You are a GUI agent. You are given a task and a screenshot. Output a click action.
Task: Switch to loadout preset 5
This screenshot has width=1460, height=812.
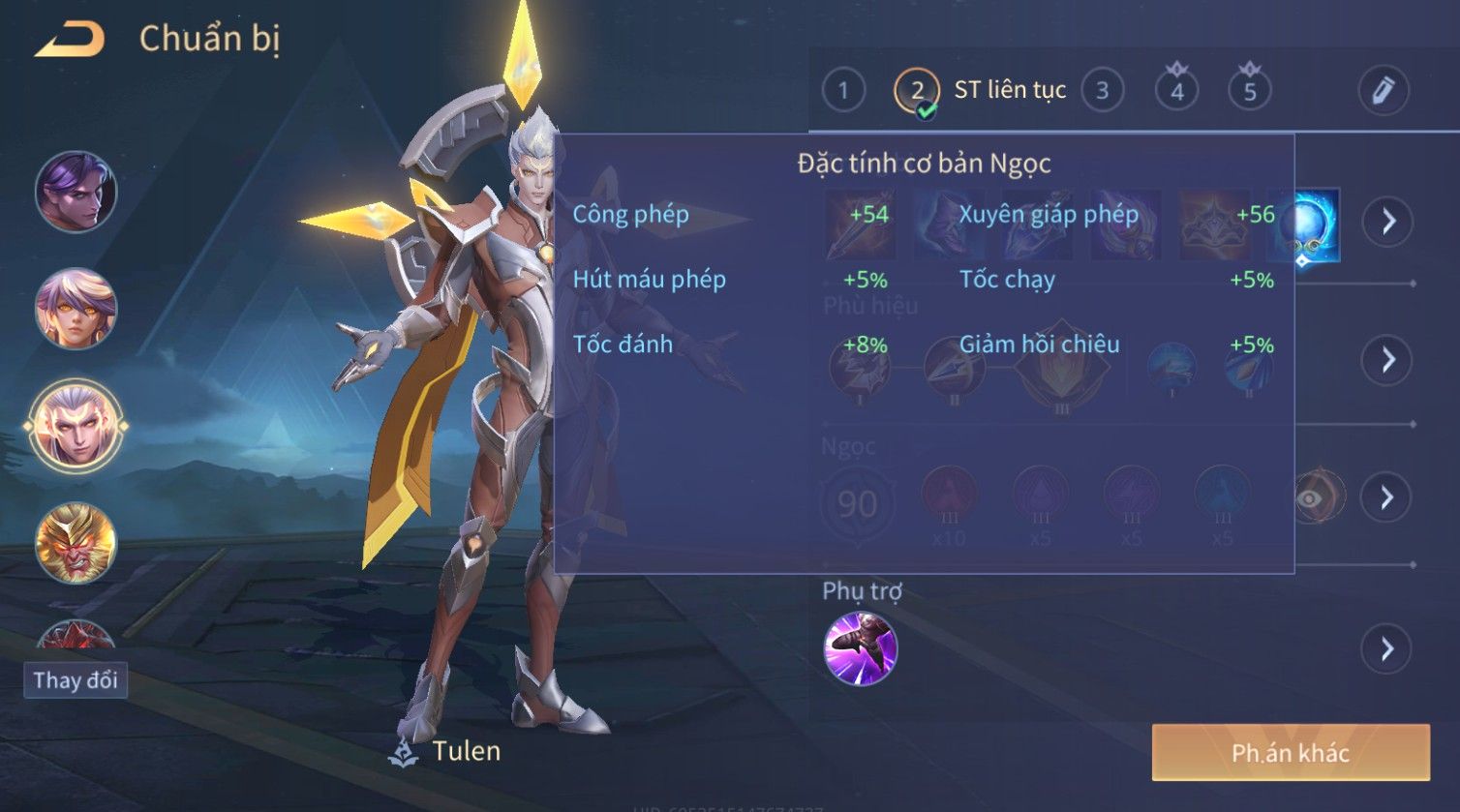[x=1250, y=91]
